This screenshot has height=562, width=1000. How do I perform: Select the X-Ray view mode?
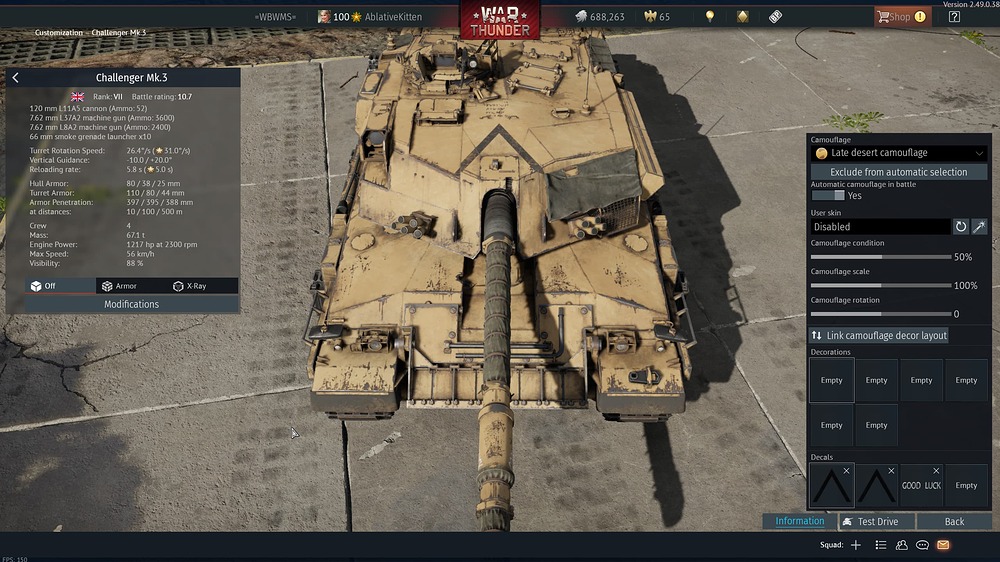(190, 286)
